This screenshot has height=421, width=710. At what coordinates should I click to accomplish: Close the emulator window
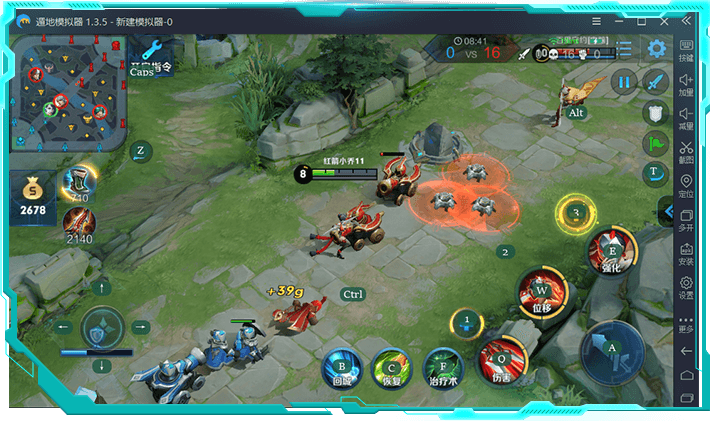point(688,20)
